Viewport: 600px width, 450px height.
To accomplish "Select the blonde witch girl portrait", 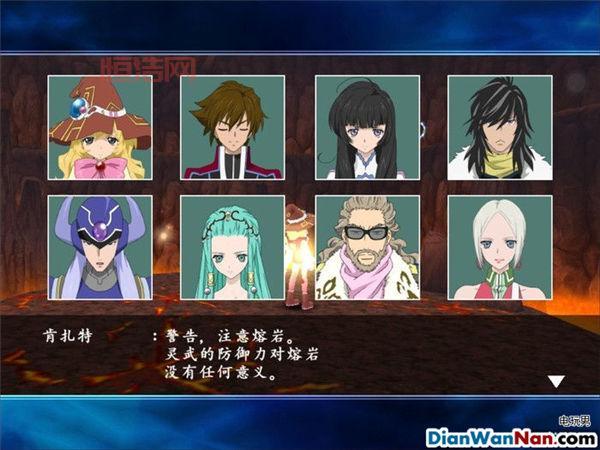I will pos(100,127).
